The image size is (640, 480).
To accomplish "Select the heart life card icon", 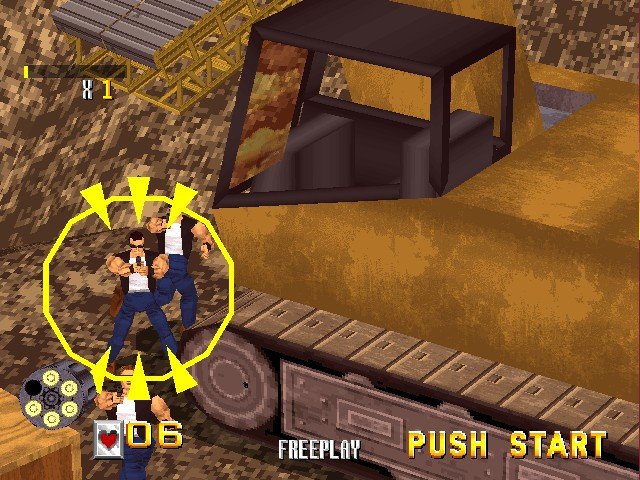I will [x=107, y=439].
